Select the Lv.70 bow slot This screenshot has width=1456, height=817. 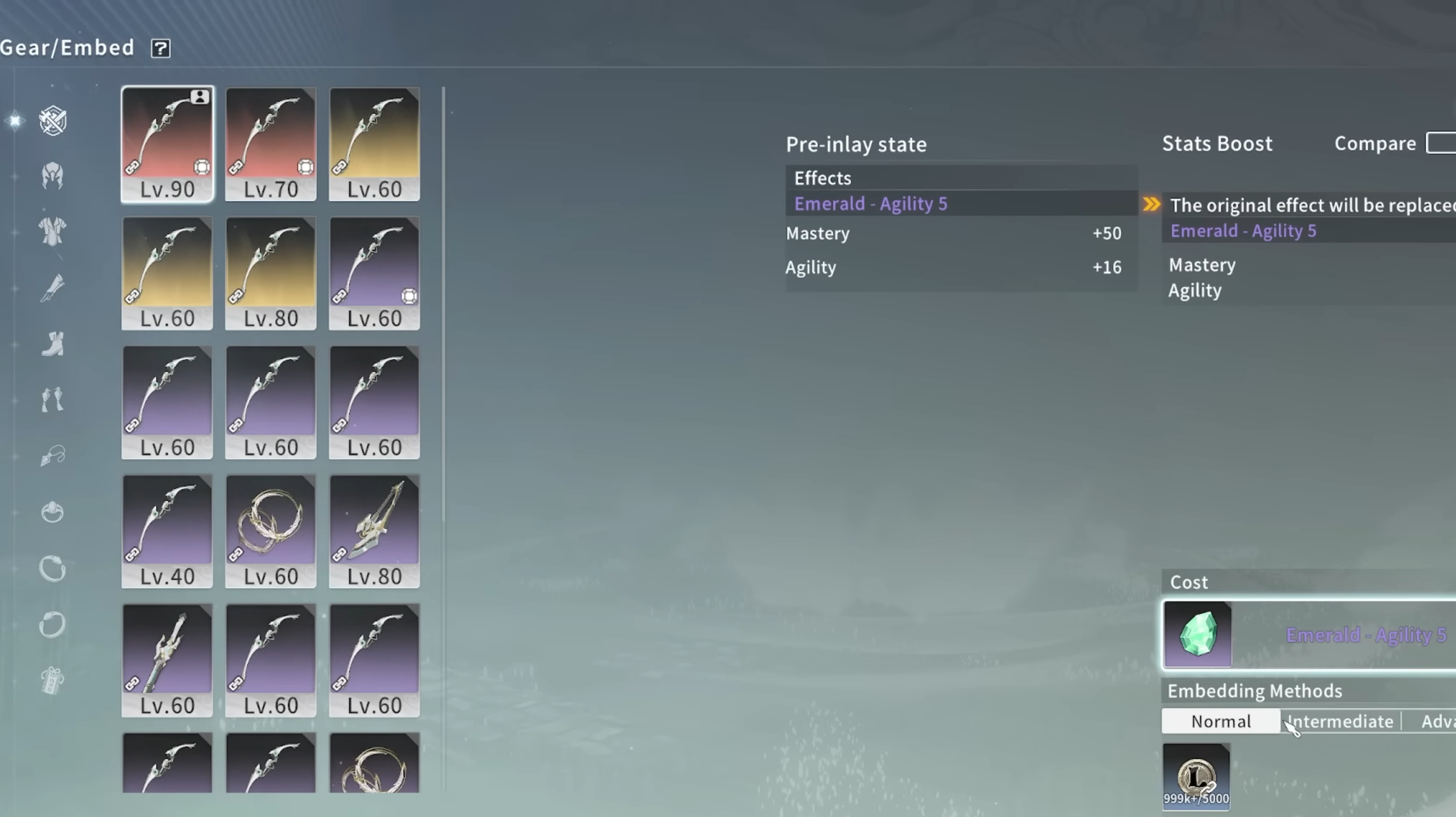click(271, 144)
